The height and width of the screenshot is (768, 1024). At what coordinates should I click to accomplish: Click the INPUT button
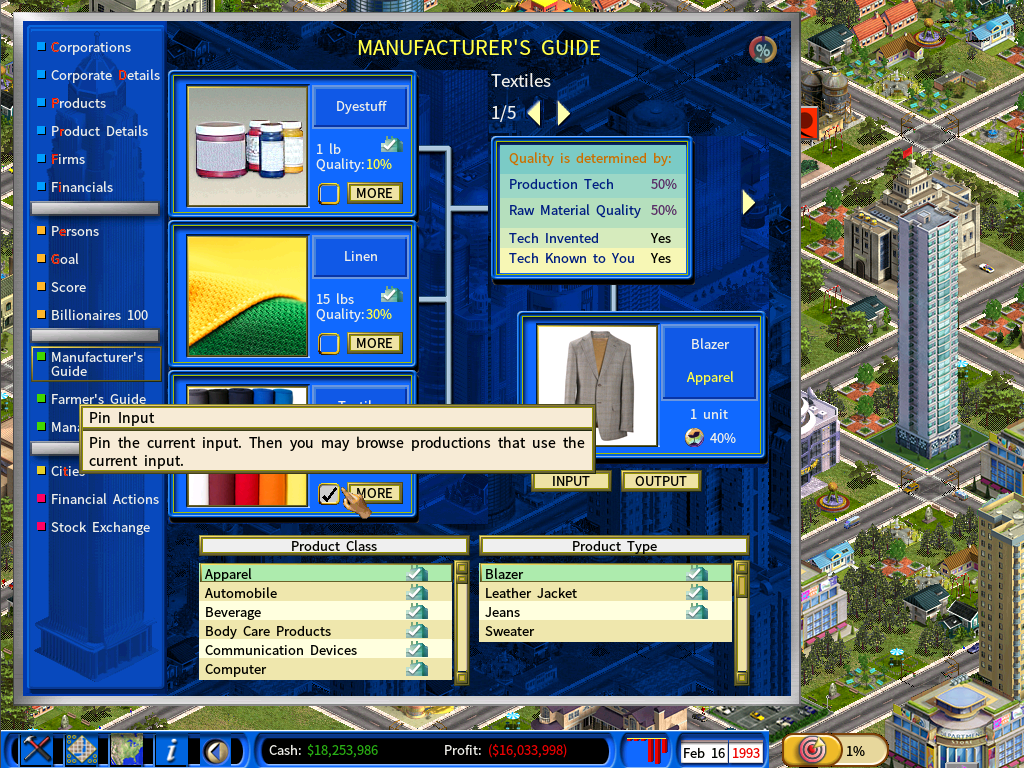[570, 481]
